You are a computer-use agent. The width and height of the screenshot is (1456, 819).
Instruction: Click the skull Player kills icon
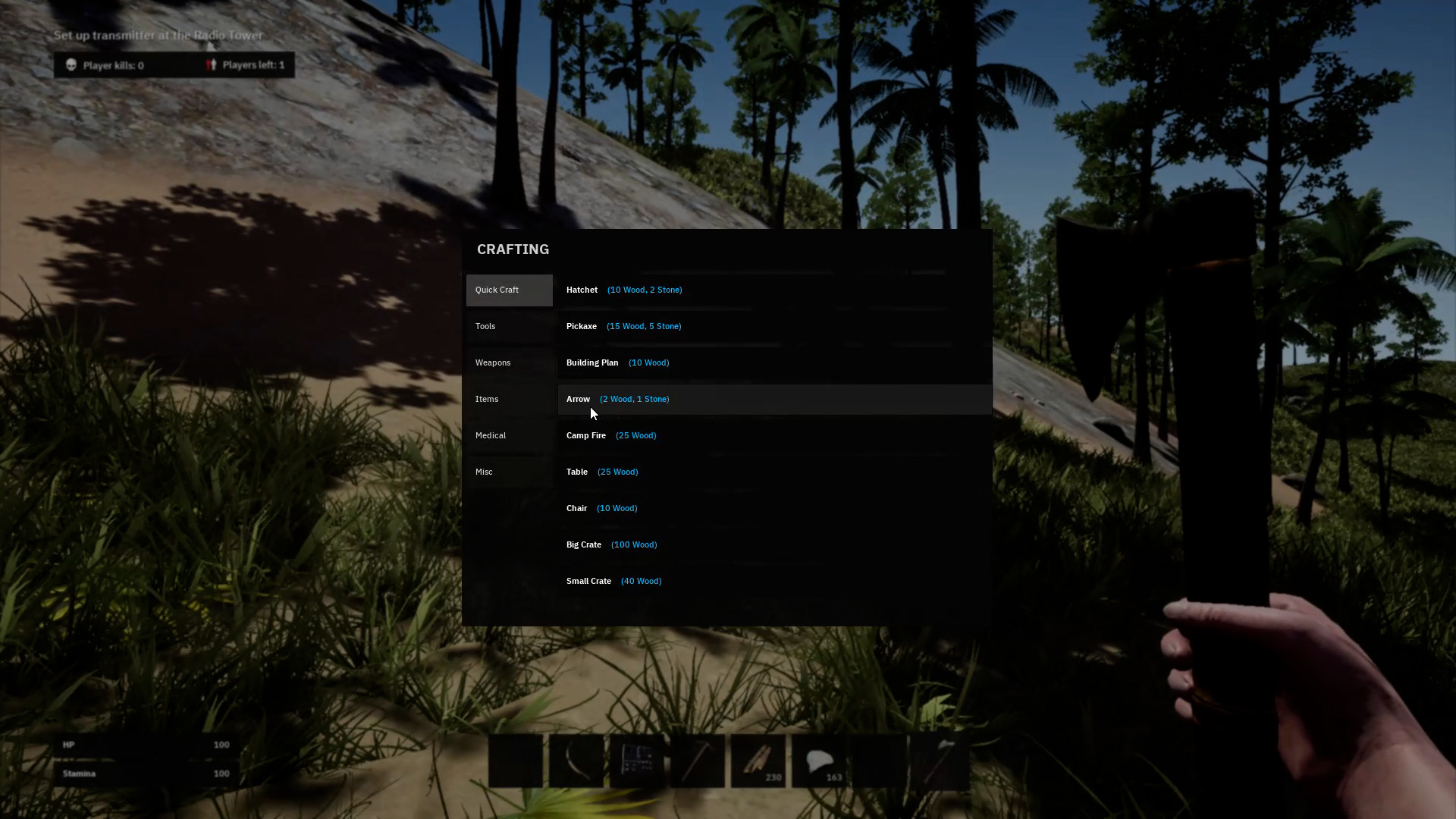point(73,65)
